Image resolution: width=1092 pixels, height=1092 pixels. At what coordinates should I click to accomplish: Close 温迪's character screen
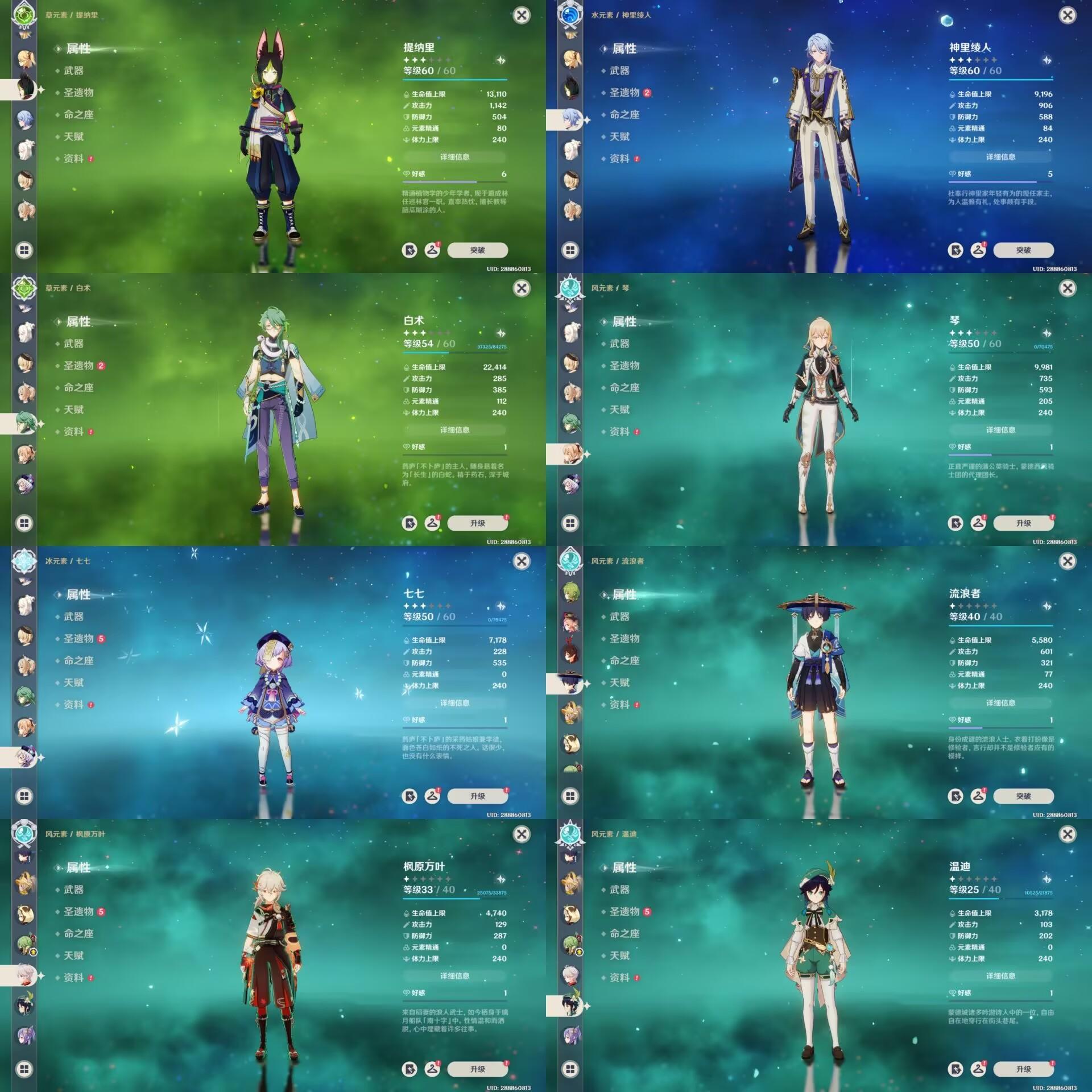click(x=1068, y=834)
